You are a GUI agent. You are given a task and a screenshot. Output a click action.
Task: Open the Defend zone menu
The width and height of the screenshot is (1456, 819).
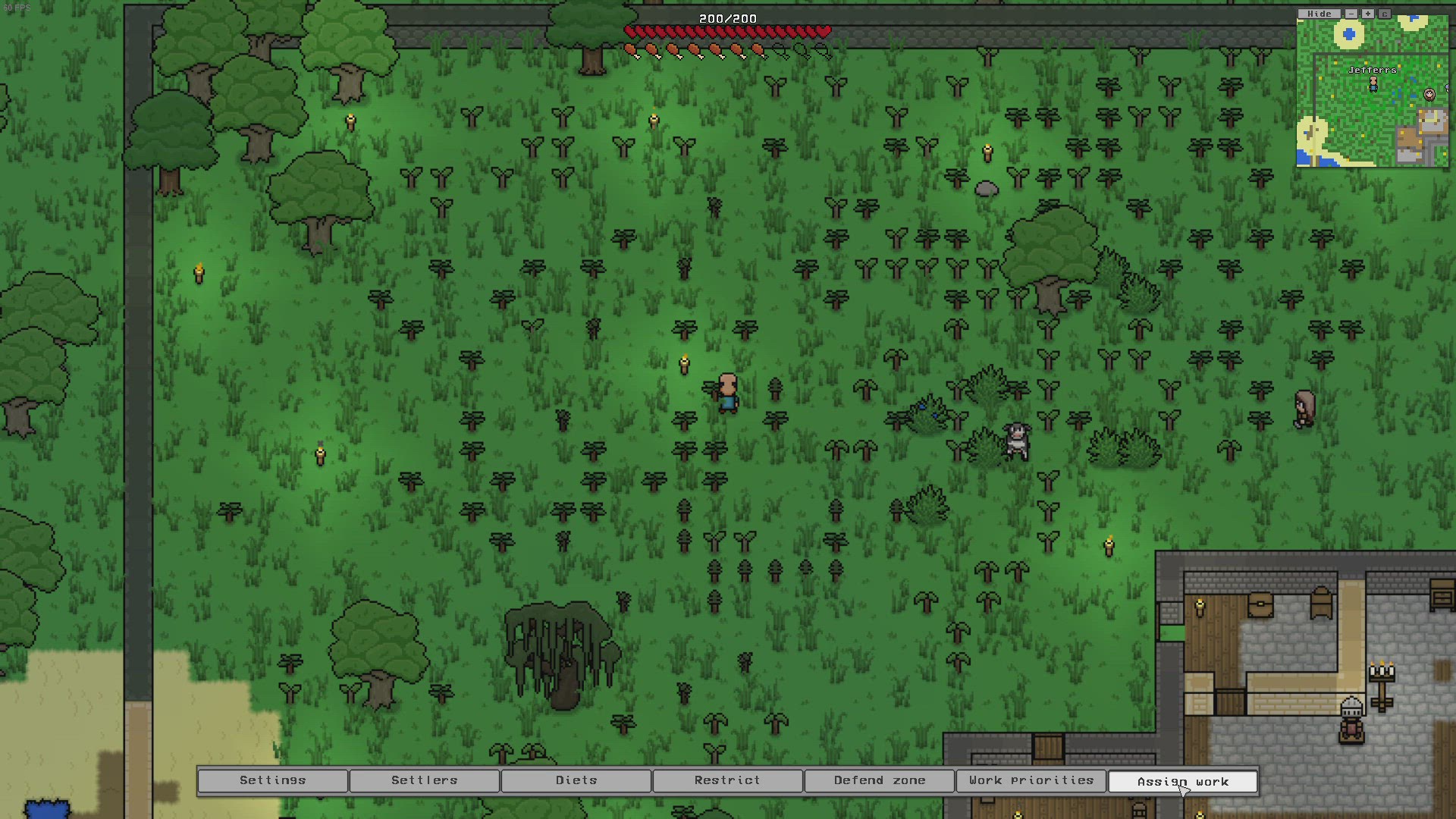[879, 780]
